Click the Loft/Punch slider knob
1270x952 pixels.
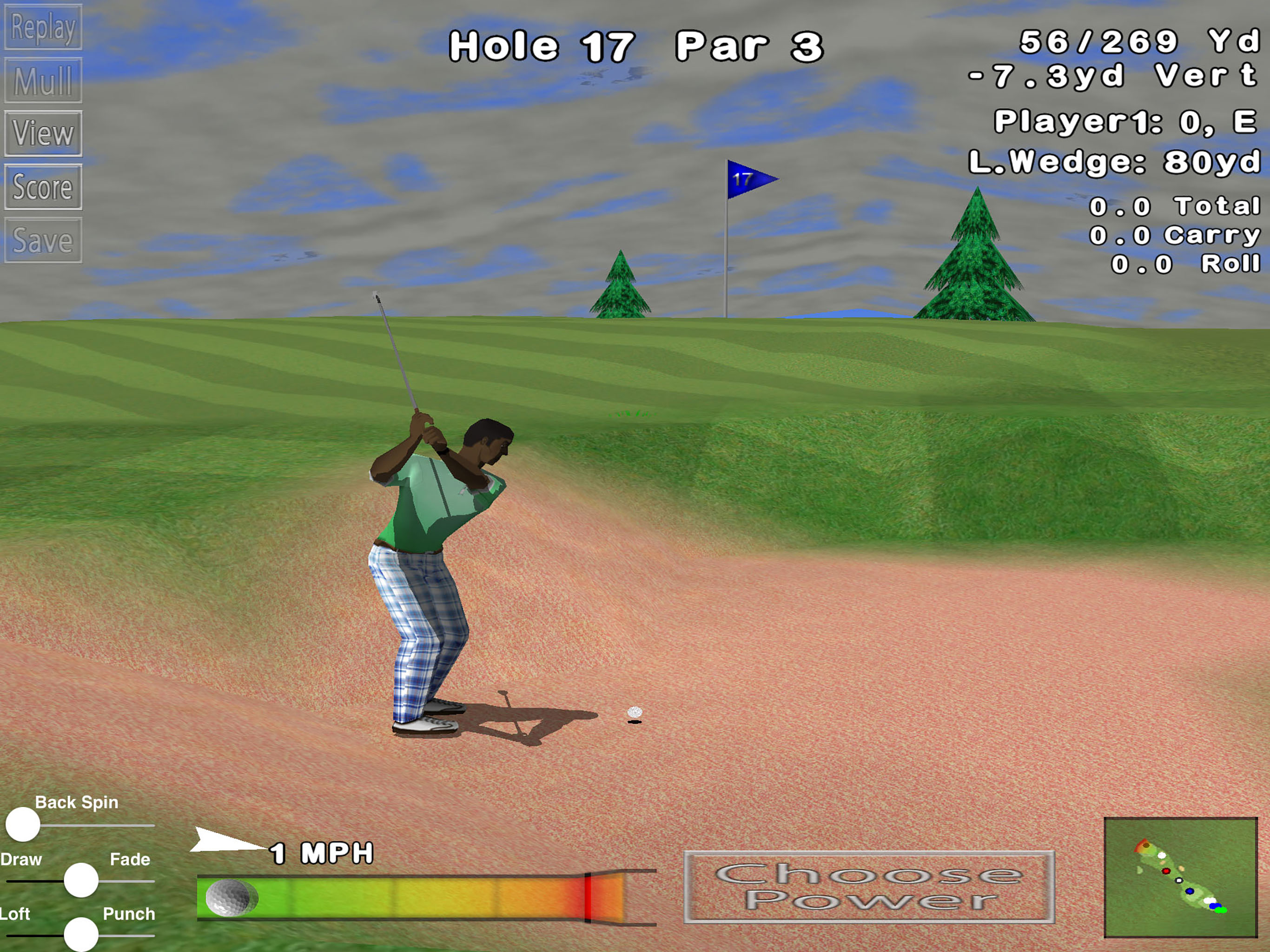[x=81, y=934]
